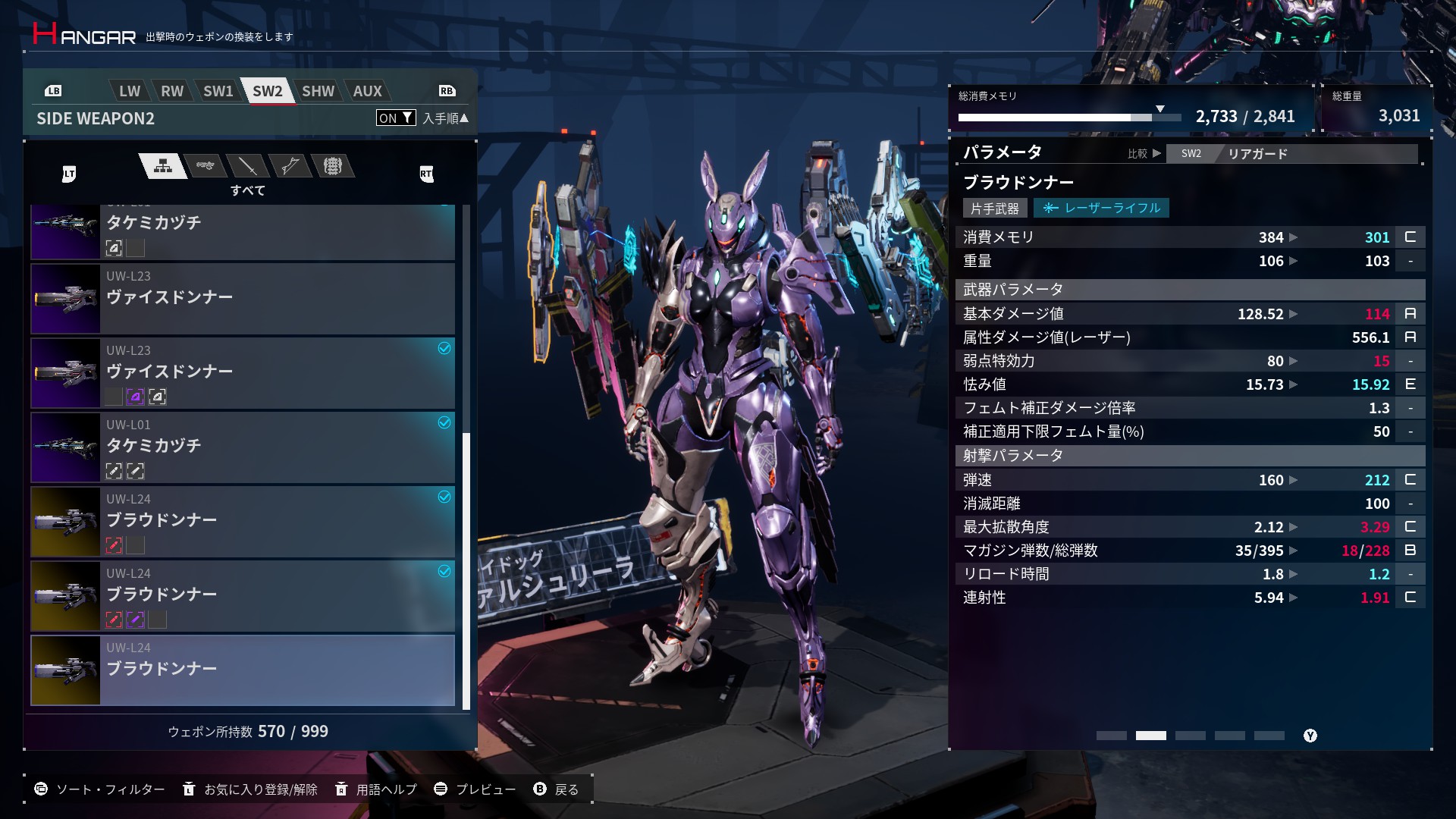Toggle the ON filter button

click(395, 118)
